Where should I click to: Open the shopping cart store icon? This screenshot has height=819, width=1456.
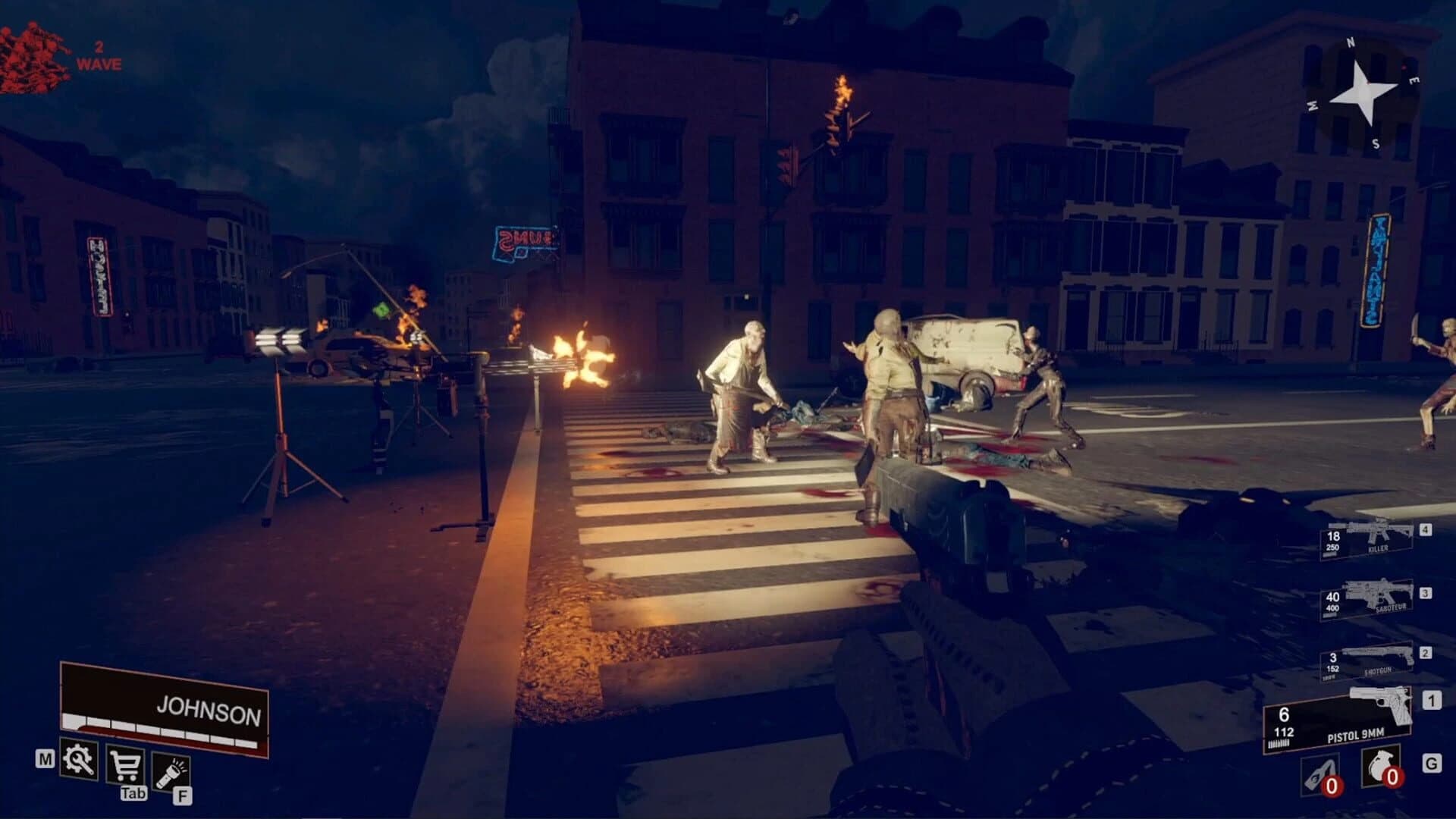point(125,766)
